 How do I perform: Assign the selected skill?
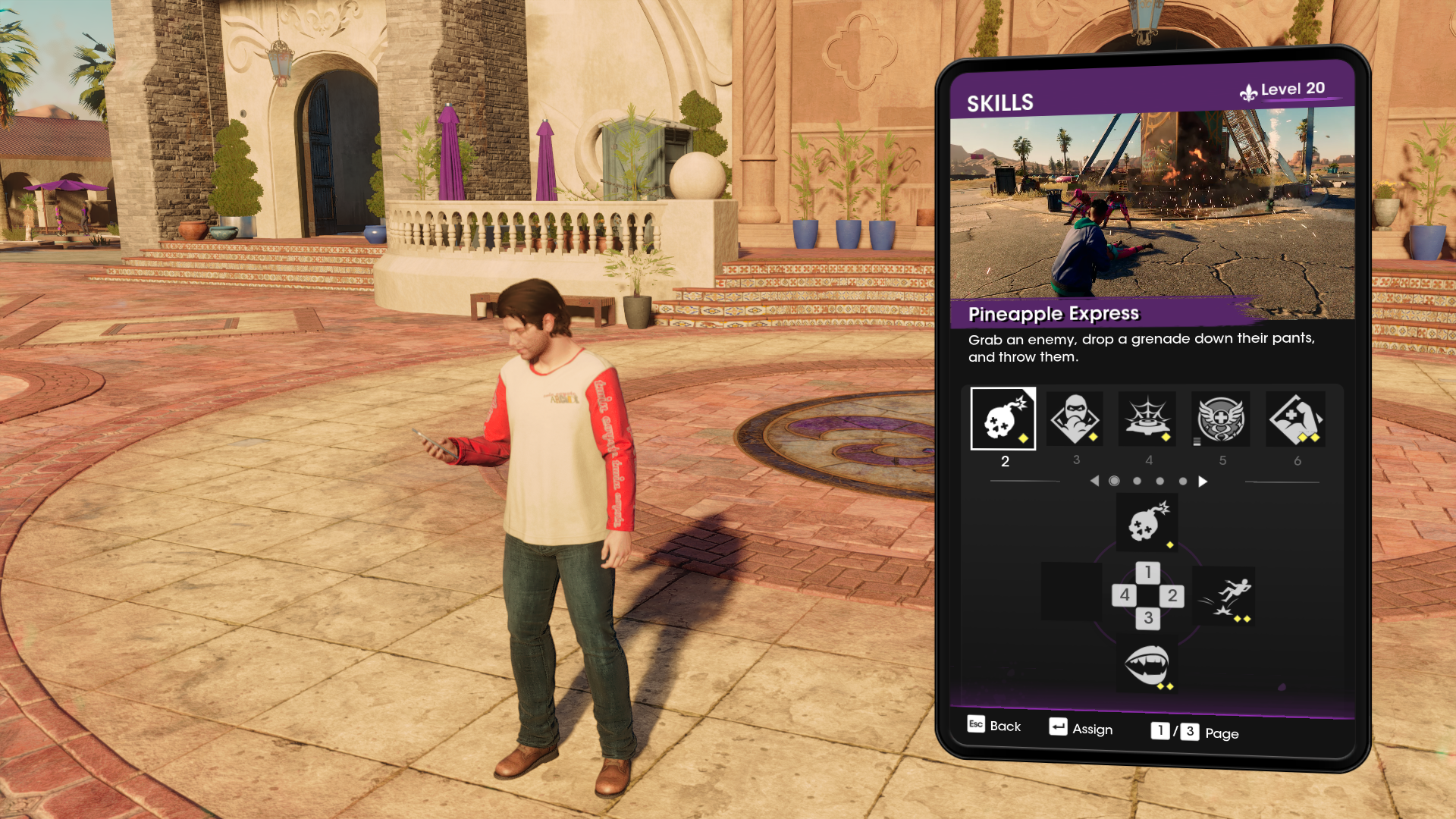1081,729
